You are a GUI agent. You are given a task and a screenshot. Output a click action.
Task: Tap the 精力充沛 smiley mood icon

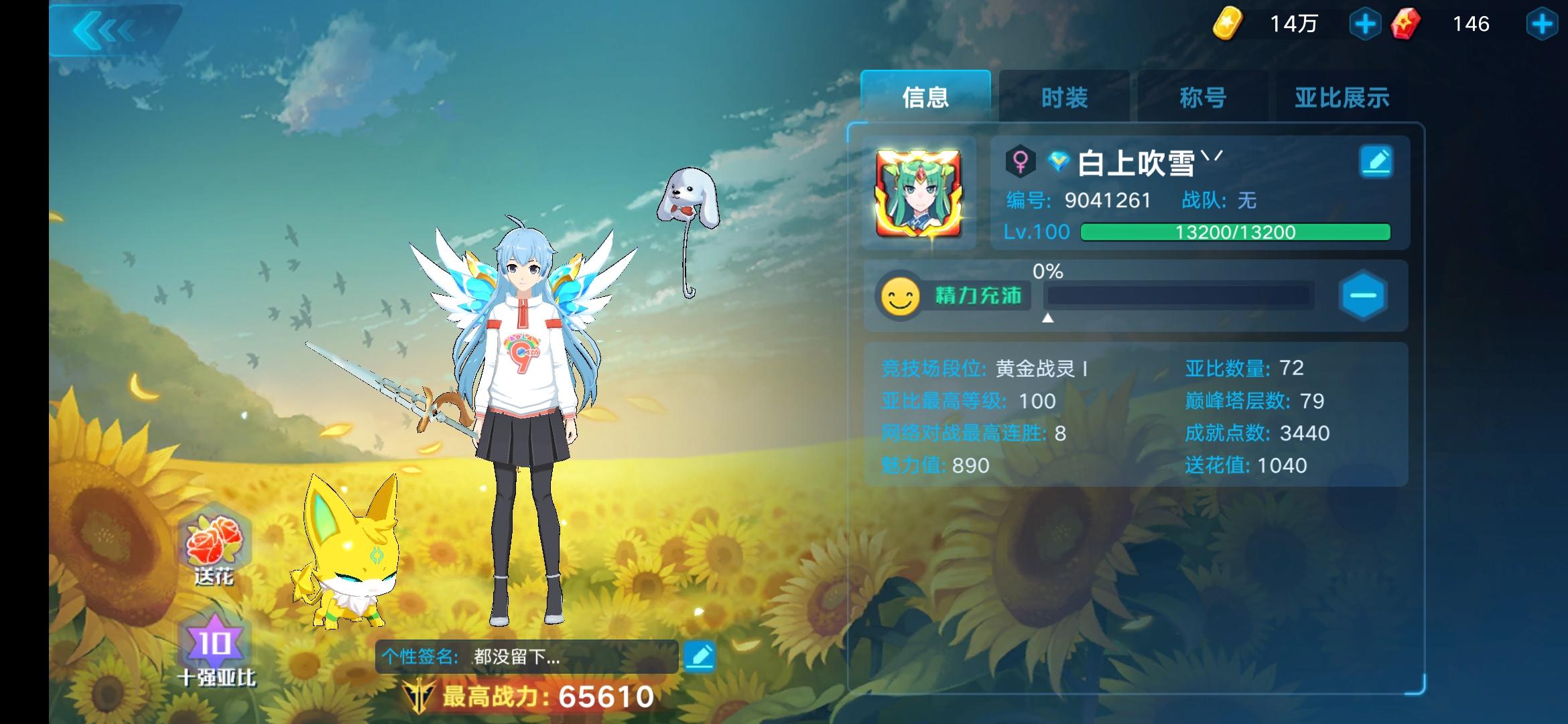tap(901, 295)
